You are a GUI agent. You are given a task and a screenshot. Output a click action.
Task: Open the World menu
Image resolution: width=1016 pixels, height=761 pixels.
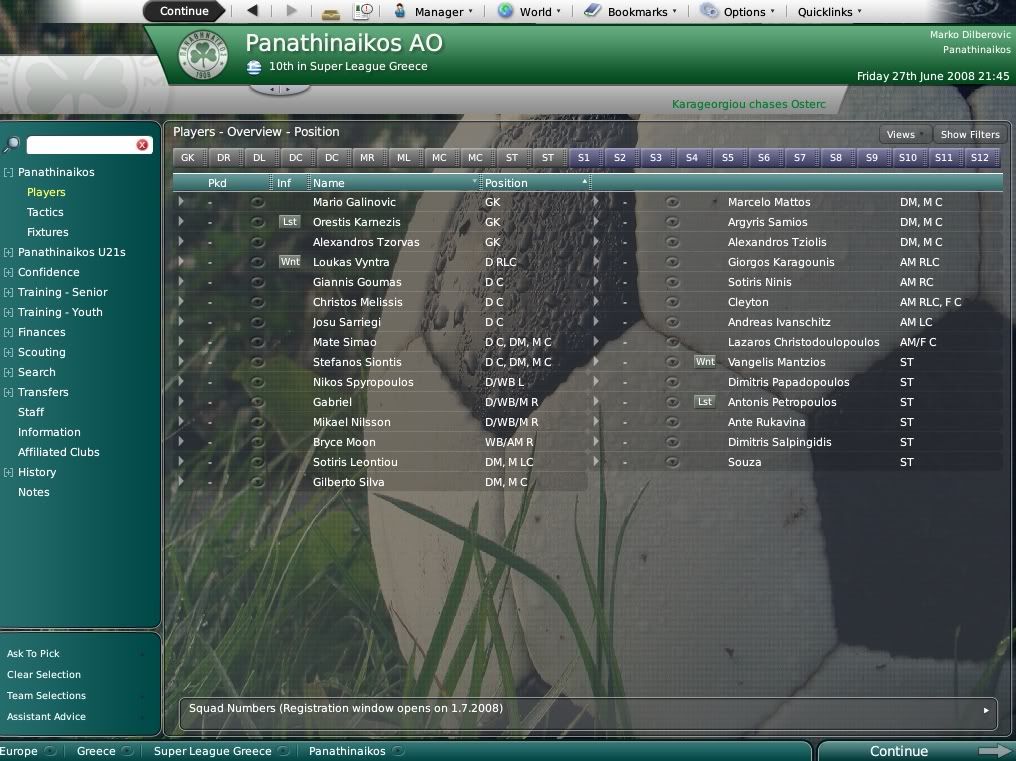click(x=529, y=12)
